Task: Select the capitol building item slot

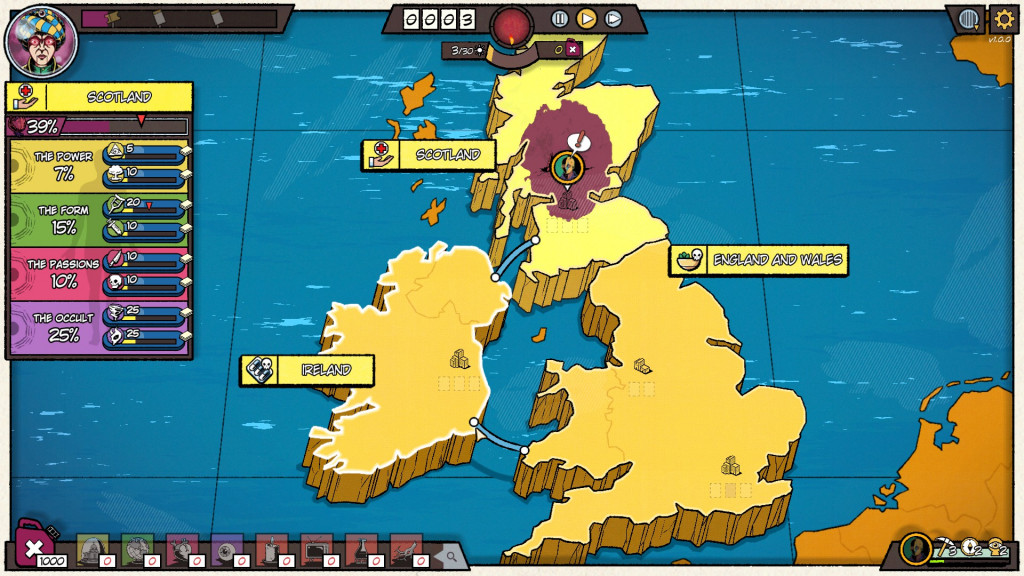Action: tap(91, 548)
